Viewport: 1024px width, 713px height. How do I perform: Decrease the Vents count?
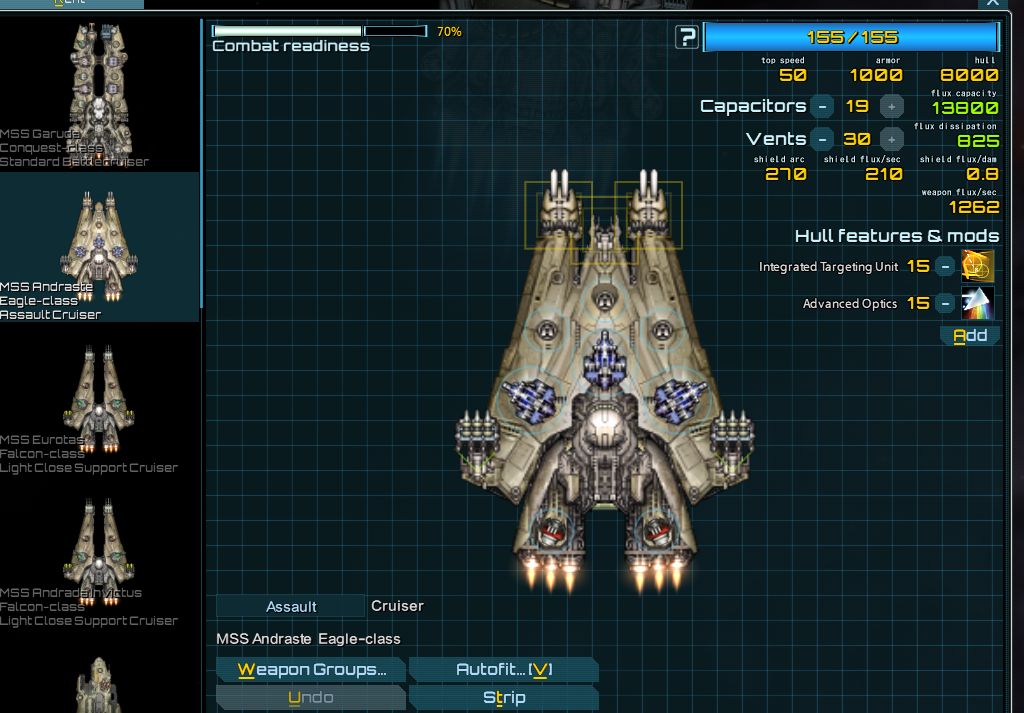click(821, 139)
